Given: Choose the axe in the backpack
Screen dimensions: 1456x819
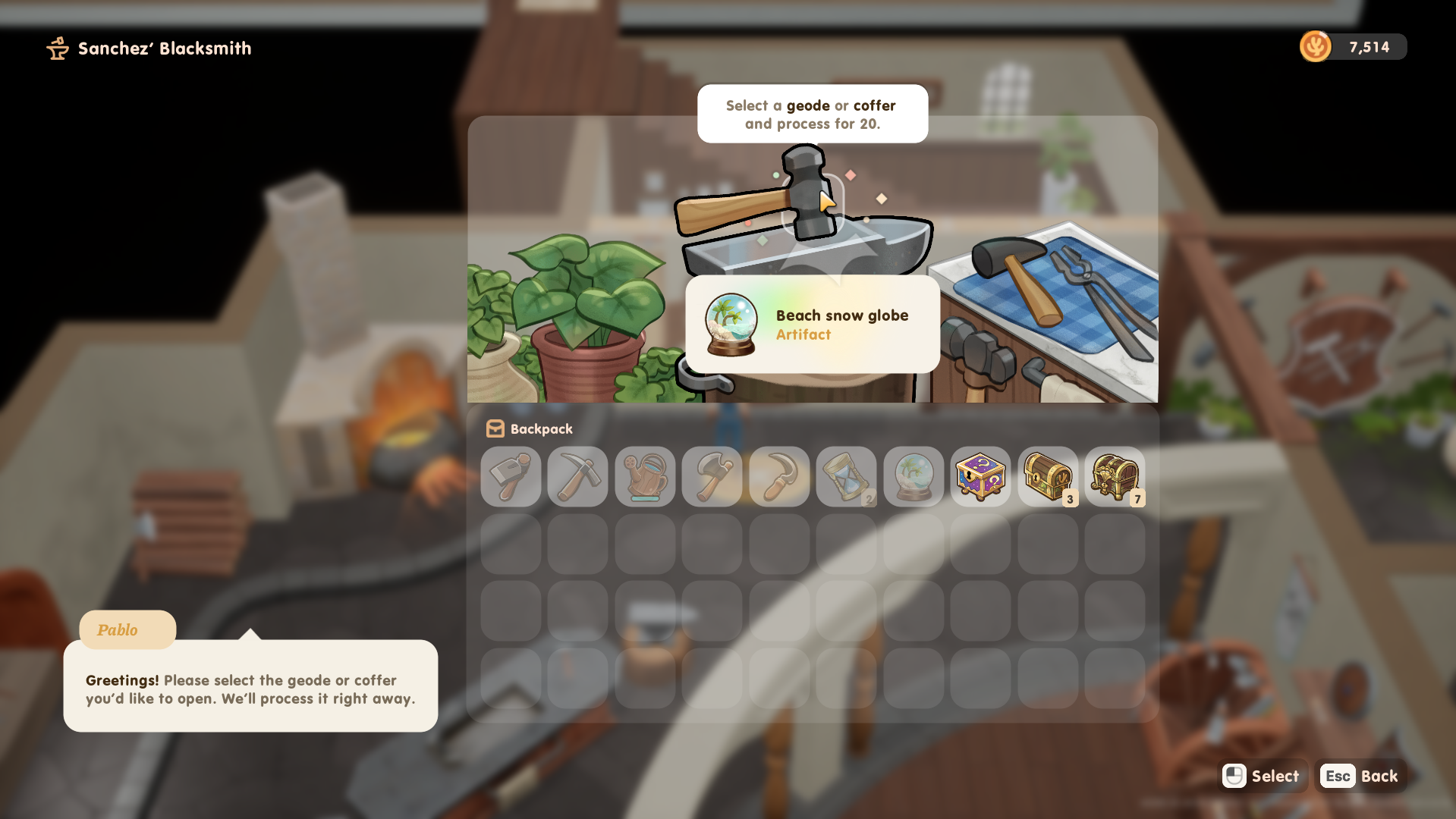Looking at the screenshot, I should (712, 476).
